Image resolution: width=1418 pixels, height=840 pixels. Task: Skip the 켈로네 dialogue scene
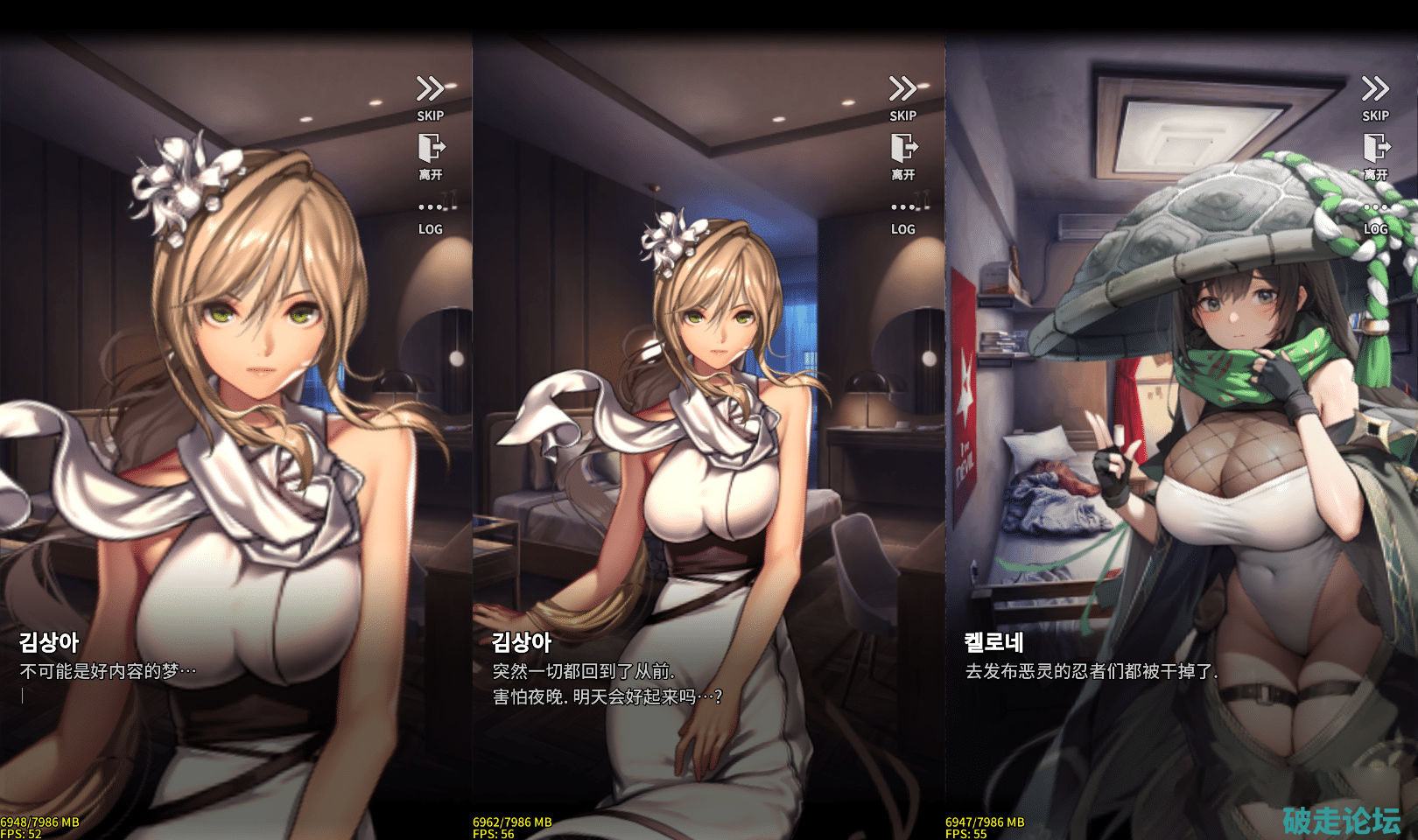click(x=1375, y=97)
